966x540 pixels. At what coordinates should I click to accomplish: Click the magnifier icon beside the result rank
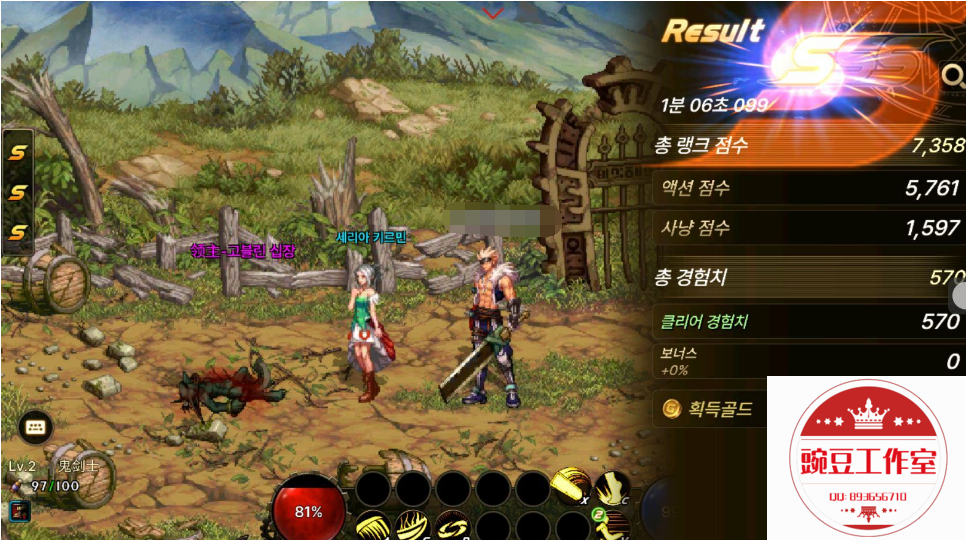pyautogui.click(x=953, y=74)
